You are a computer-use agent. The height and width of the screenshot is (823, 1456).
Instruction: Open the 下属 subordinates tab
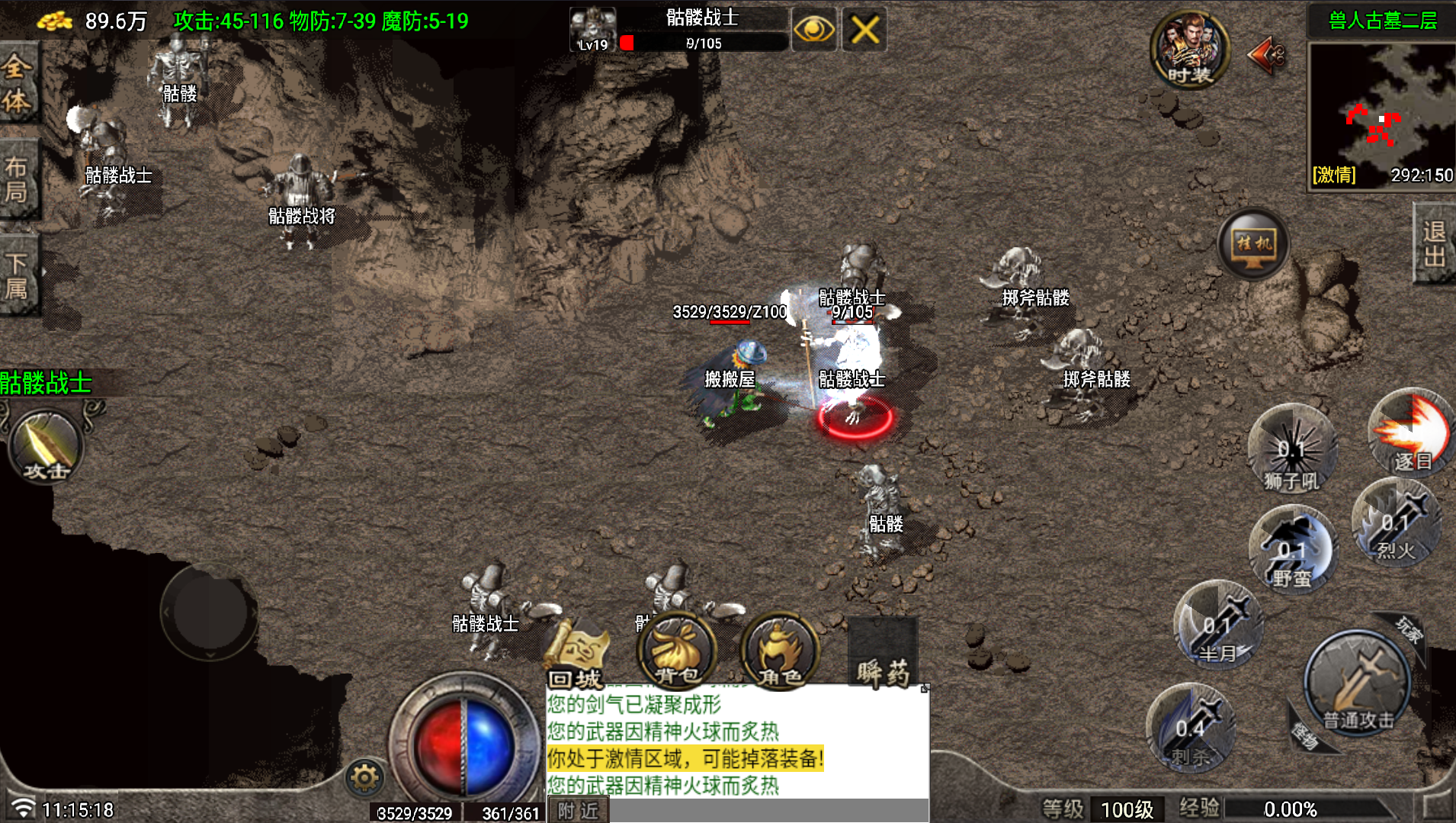pyautogui.click(x=17, y=275)
